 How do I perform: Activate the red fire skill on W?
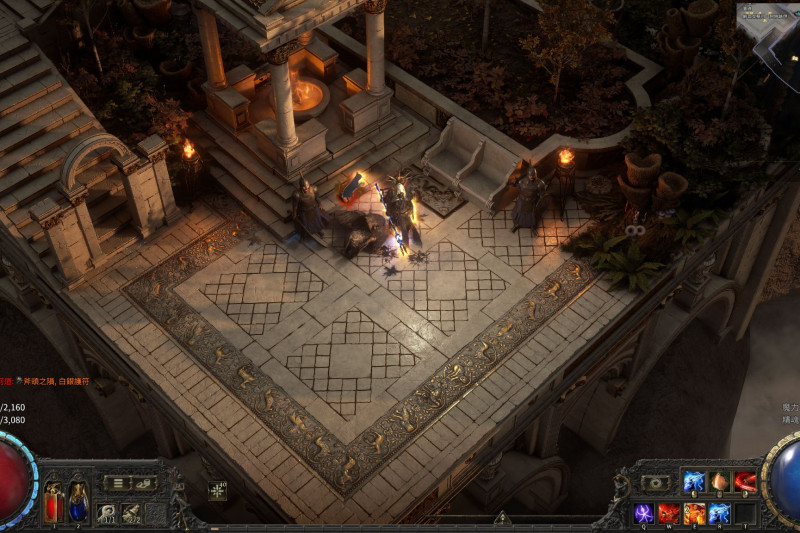[x=670, y=513]
